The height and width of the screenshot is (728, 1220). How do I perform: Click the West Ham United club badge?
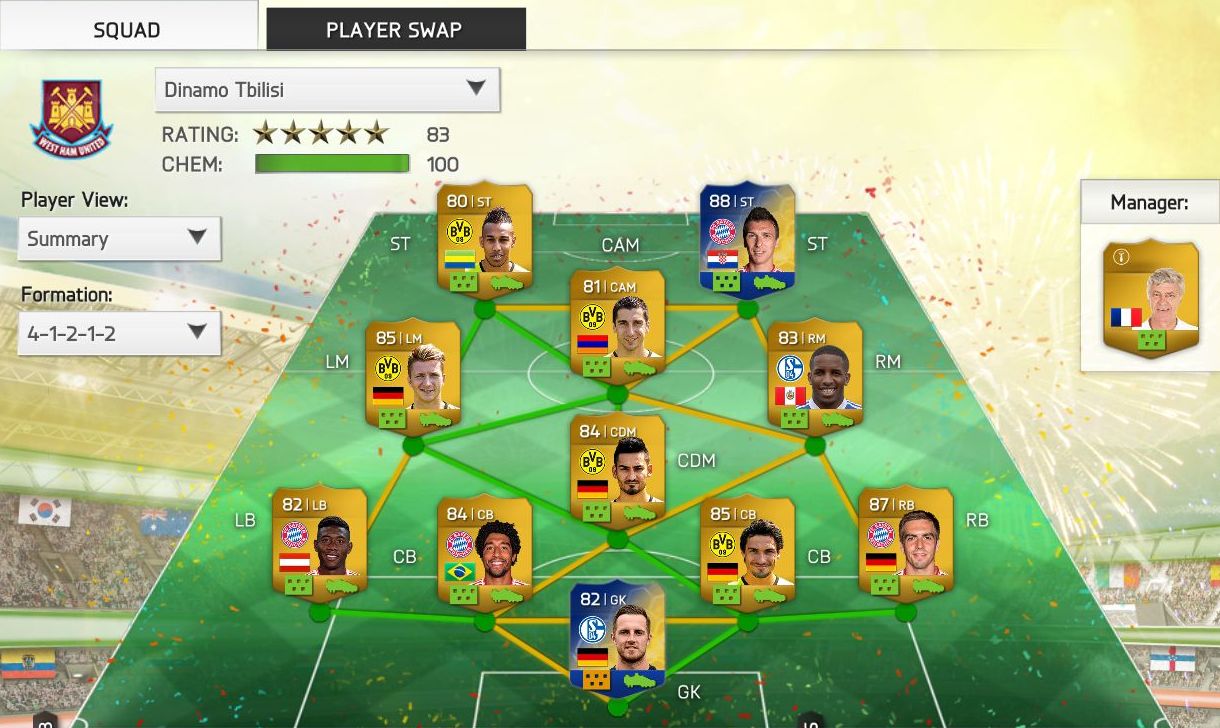tap(70, 120)
